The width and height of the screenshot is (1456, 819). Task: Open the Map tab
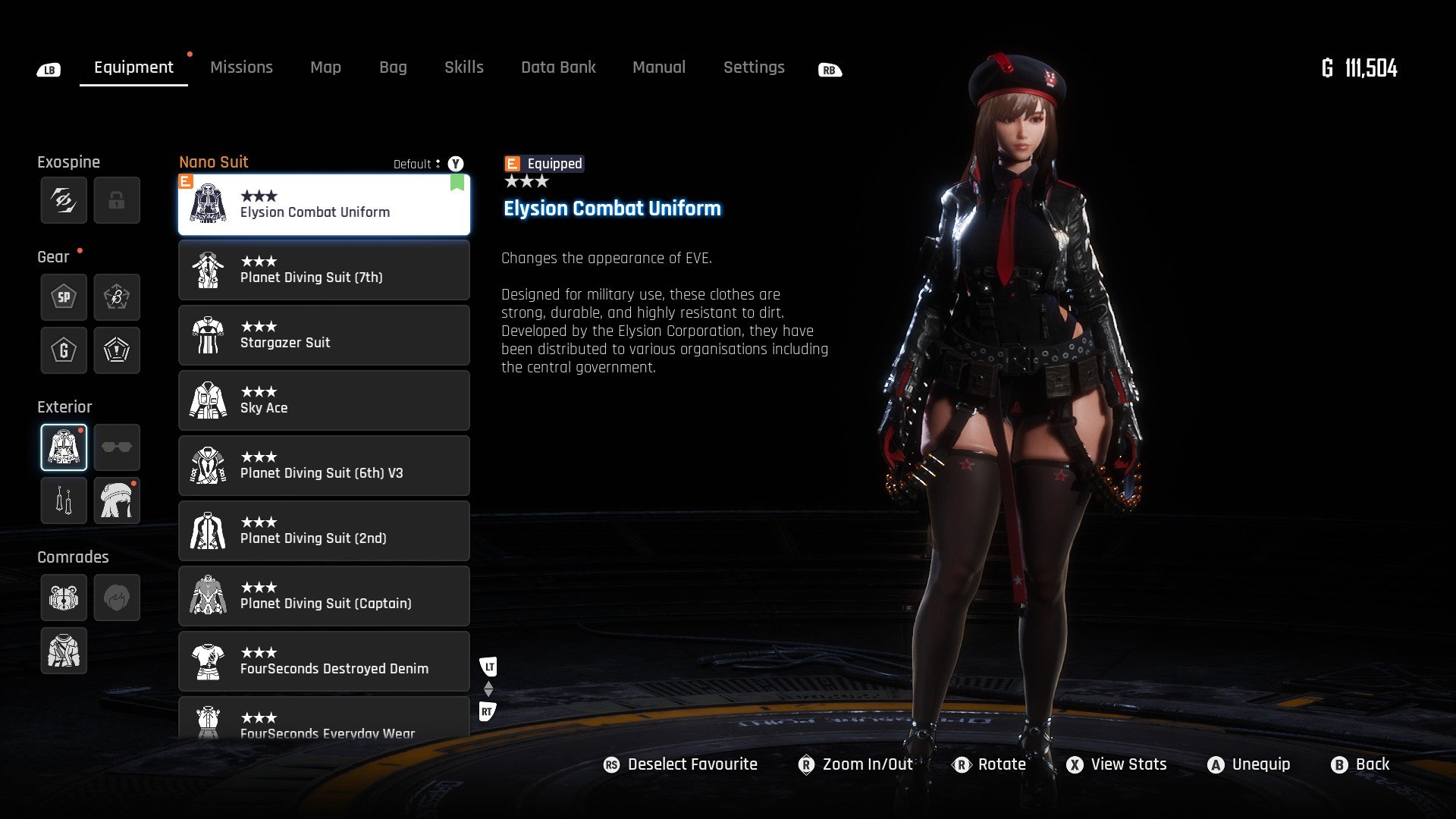point(325,67)
